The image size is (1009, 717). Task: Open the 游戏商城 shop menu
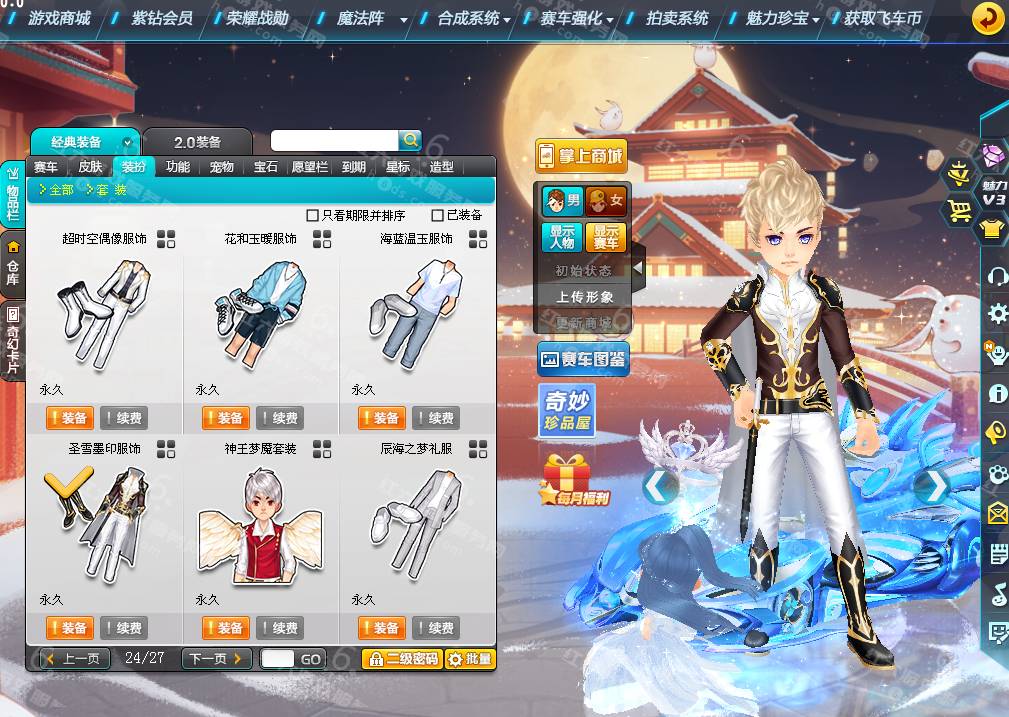tap(59, 18)
